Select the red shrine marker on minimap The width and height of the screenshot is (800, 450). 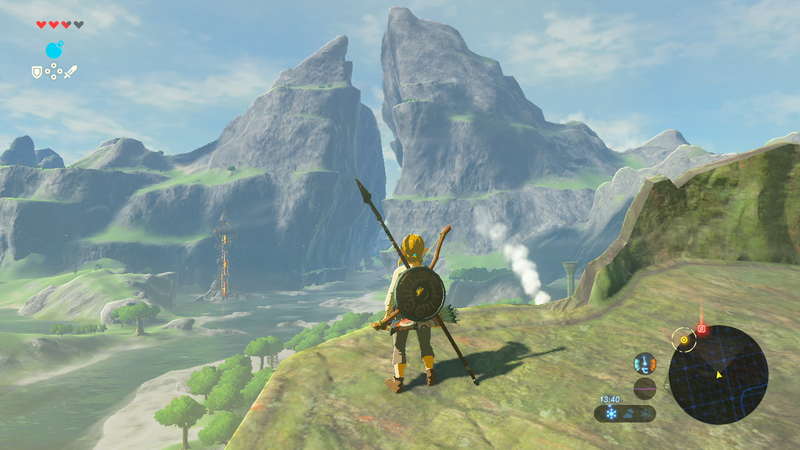click(701, 329)
